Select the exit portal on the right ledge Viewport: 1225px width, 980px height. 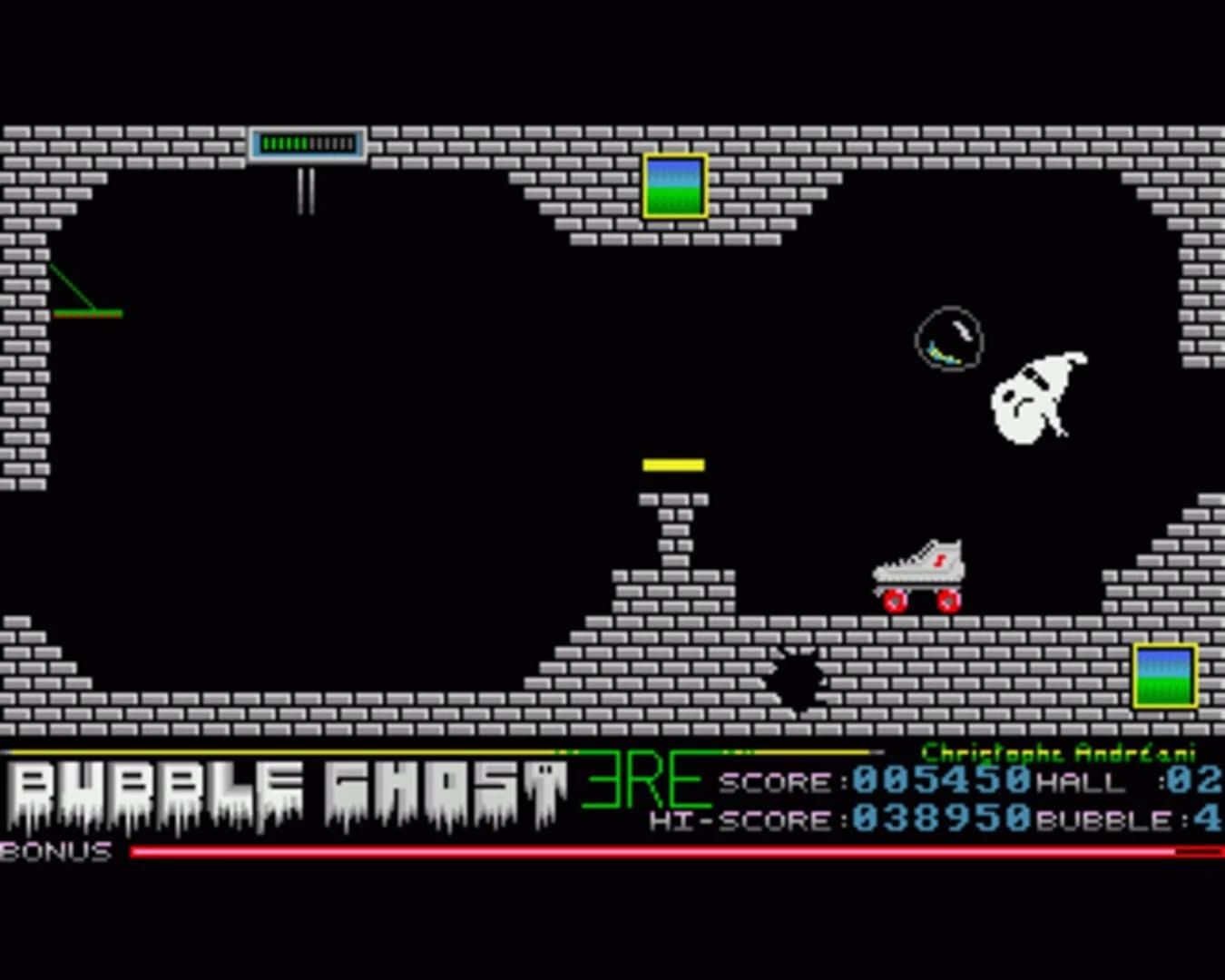click(1164, 676)
